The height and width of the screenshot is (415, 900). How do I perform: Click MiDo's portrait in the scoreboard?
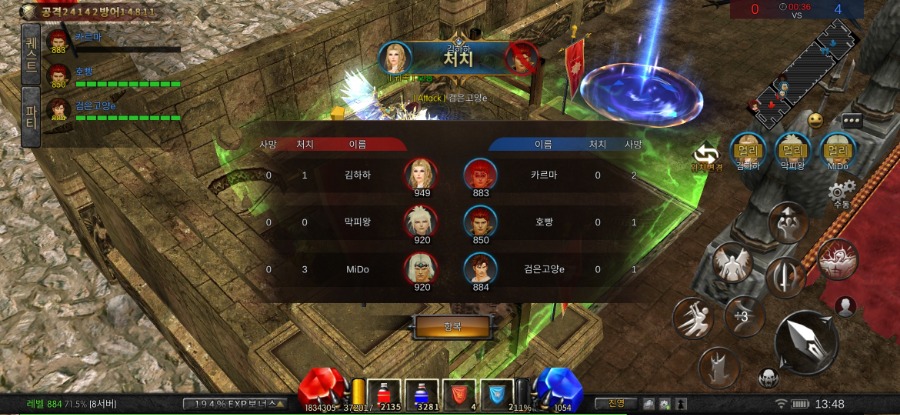(x=420, y=268)
